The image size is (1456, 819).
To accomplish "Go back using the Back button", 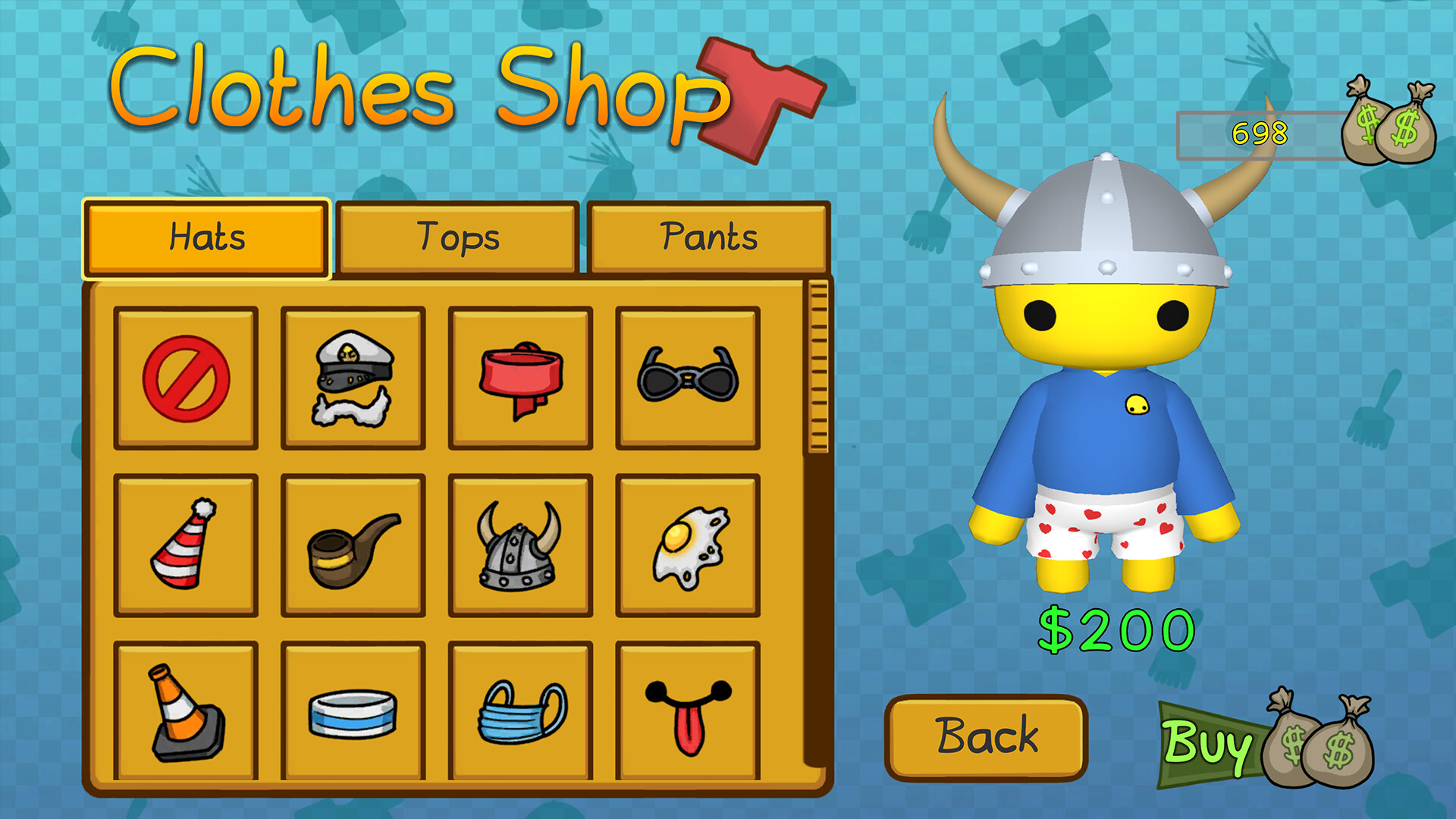I will 986,734.
